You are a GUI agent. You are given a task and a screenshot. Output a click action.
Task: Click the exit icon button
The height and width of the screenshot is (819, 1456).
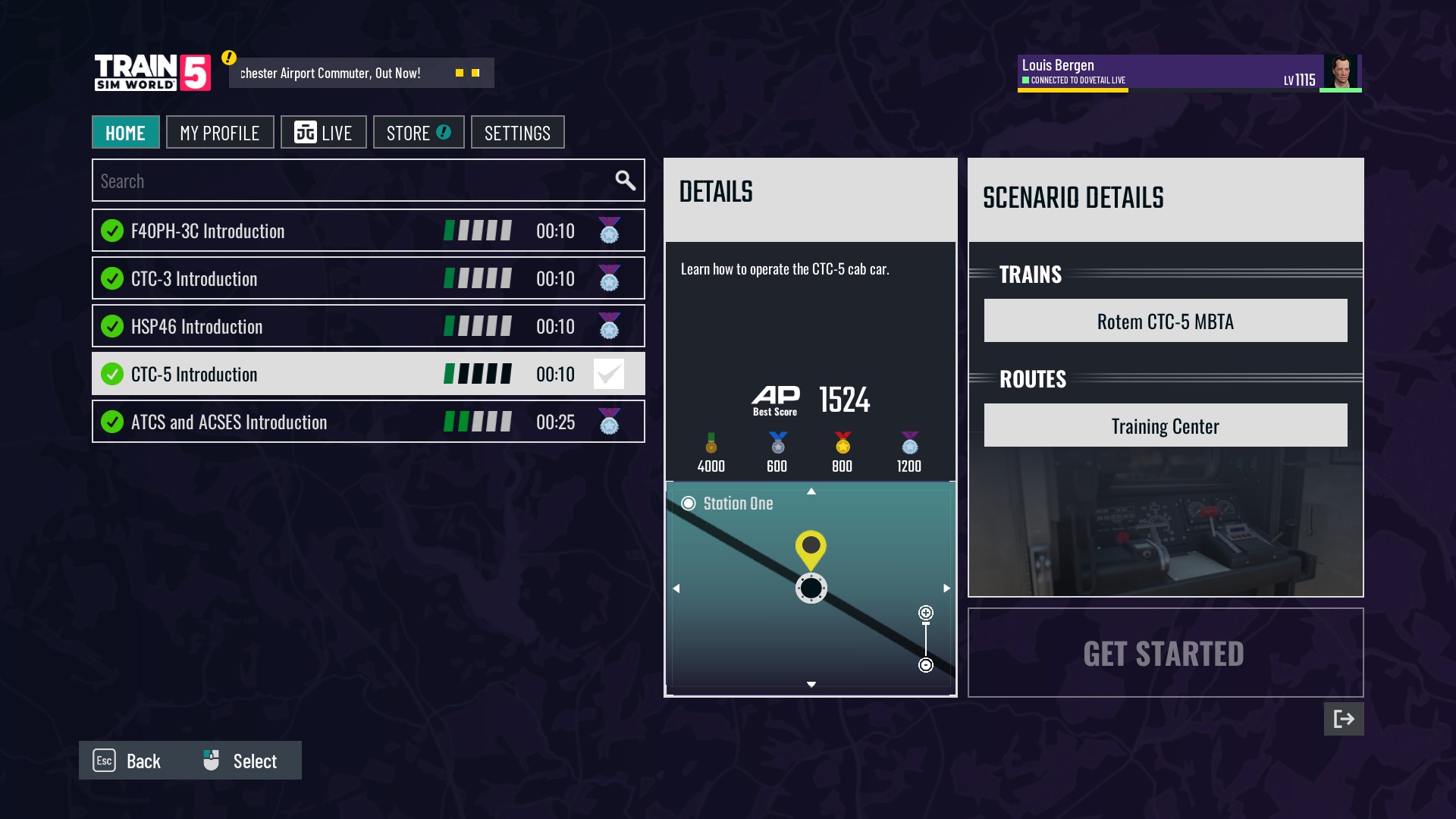(x=1343, y=719)
